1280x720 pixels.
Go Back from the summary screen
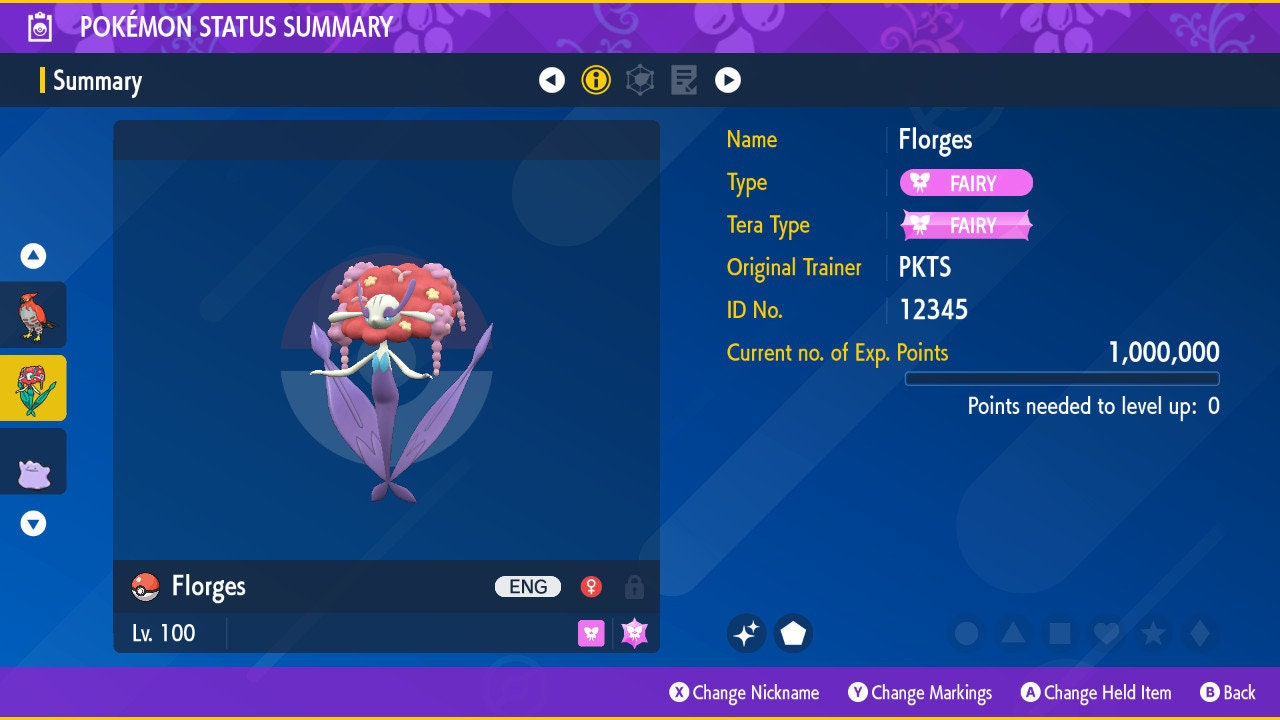(x=1228, y=692)
